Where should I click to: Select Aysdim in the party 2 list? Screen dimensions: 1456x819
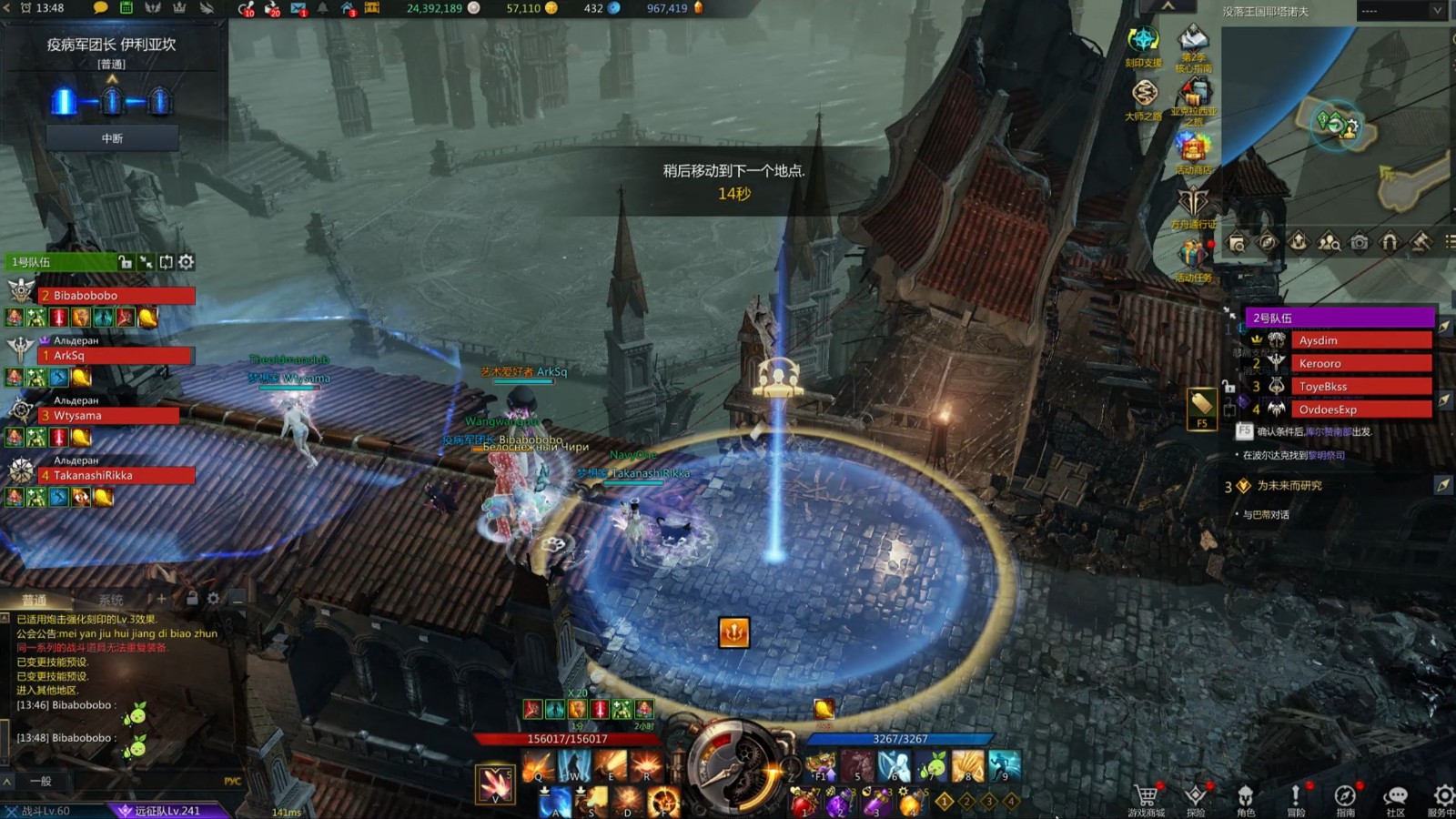coord(1360,340)
